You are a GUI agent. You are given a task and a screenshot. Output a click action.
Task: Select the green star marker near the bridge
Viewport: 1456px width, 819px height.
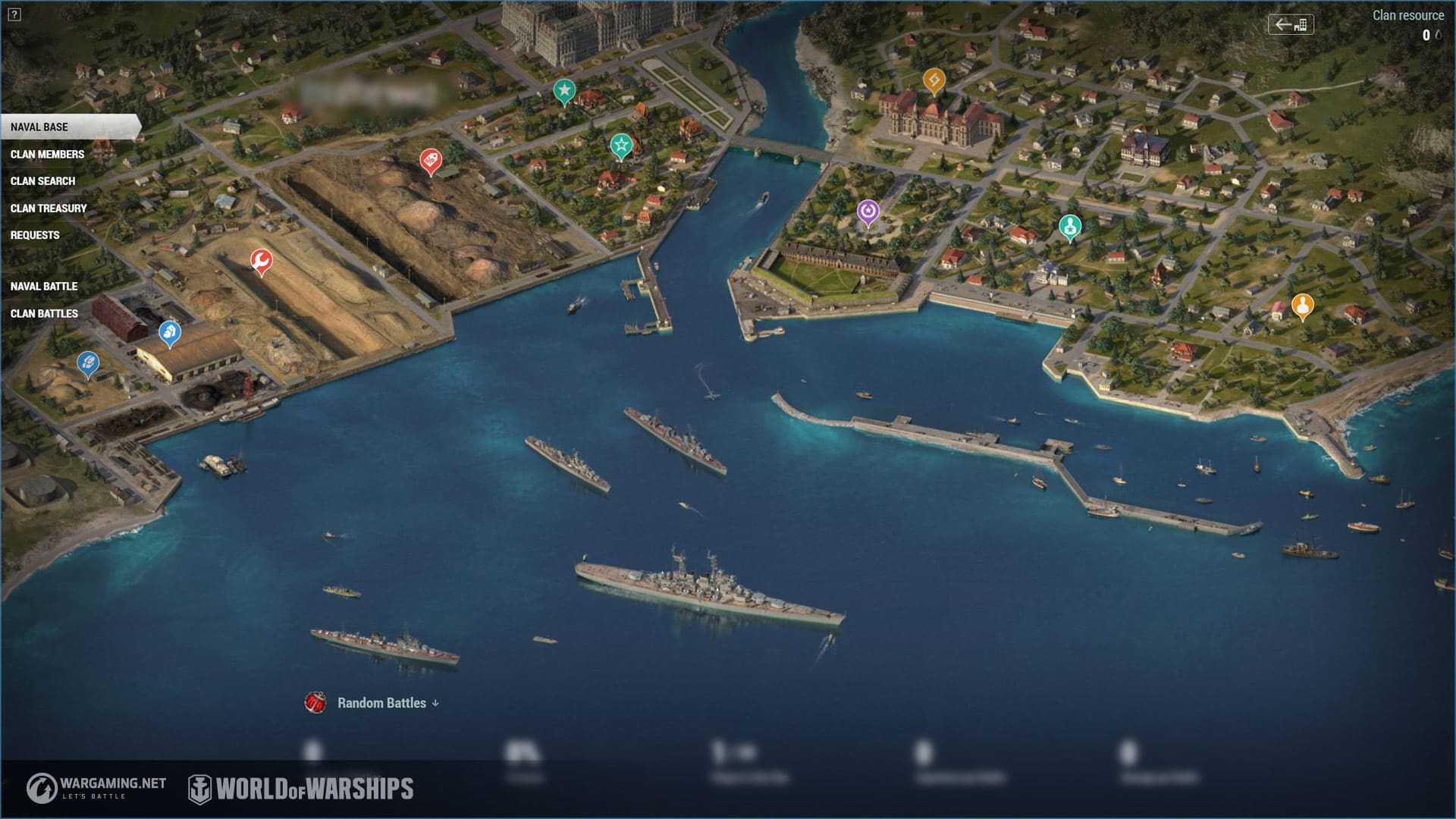(x=621, y=145)
